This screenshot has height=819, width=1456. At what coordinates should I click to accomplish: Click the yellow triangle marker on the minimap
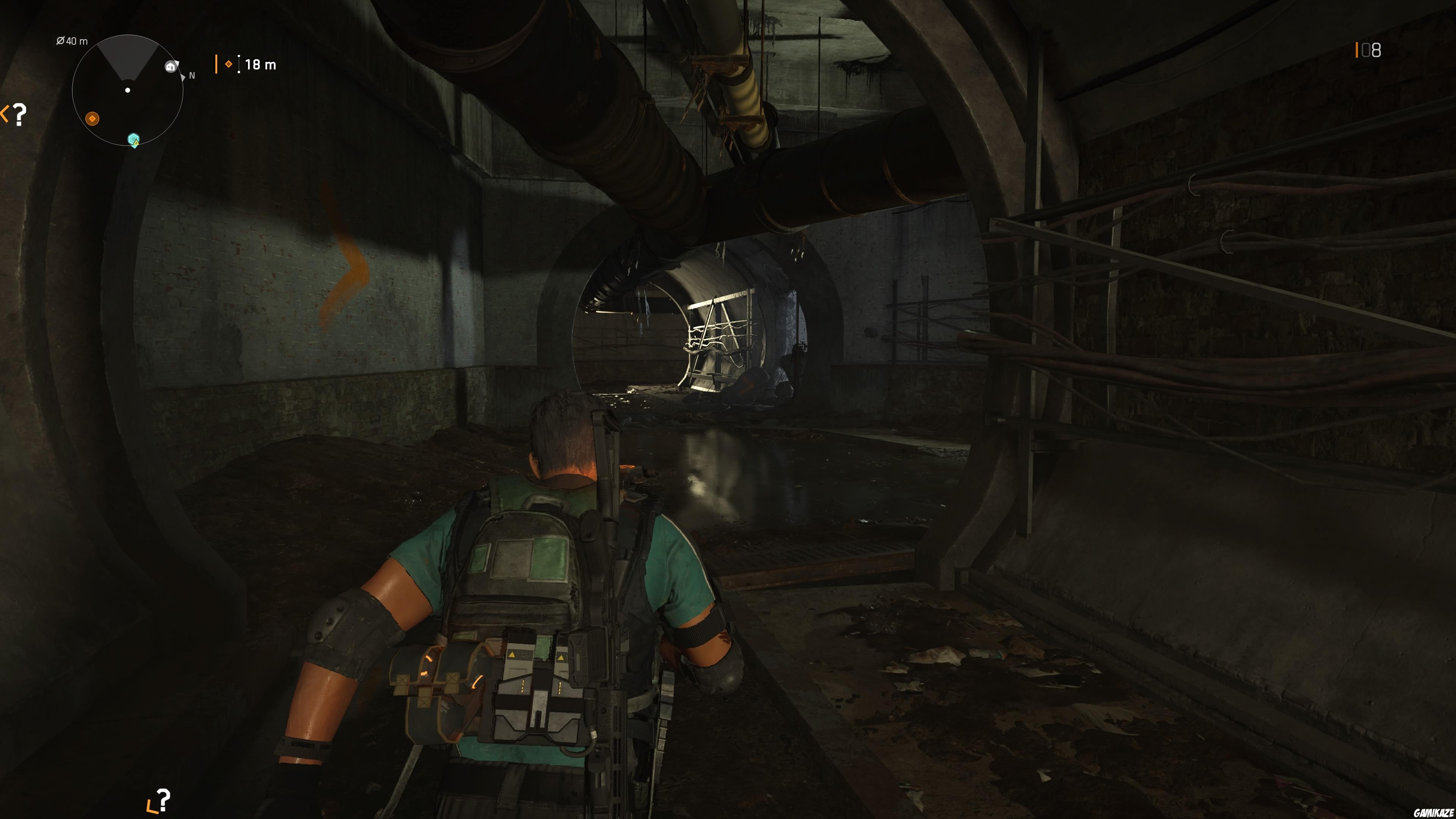[x=136, y=143]
